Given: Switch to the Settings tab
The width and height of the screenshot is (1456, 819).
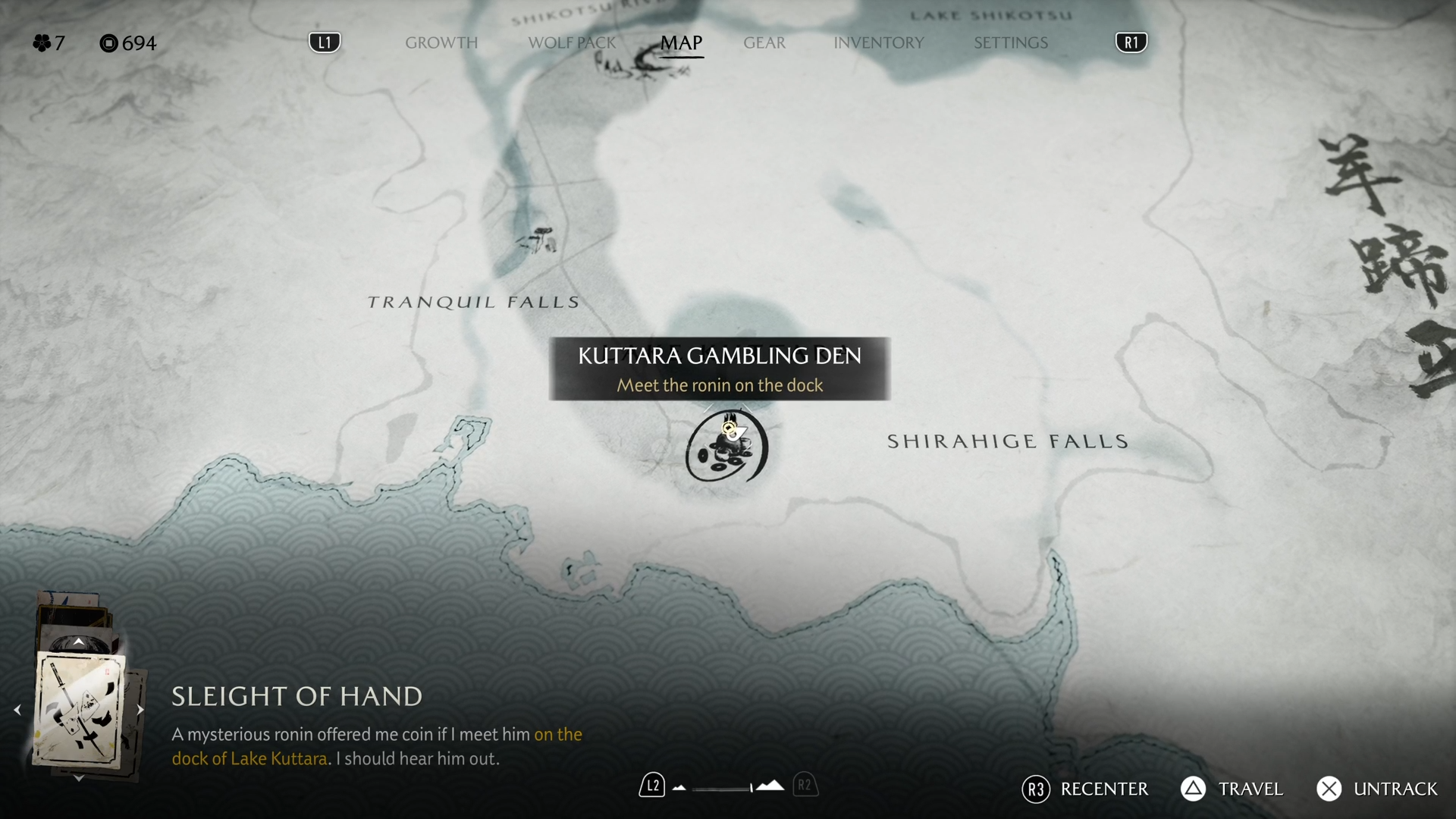Looking at the screenshot, I should pos(1010,42).
